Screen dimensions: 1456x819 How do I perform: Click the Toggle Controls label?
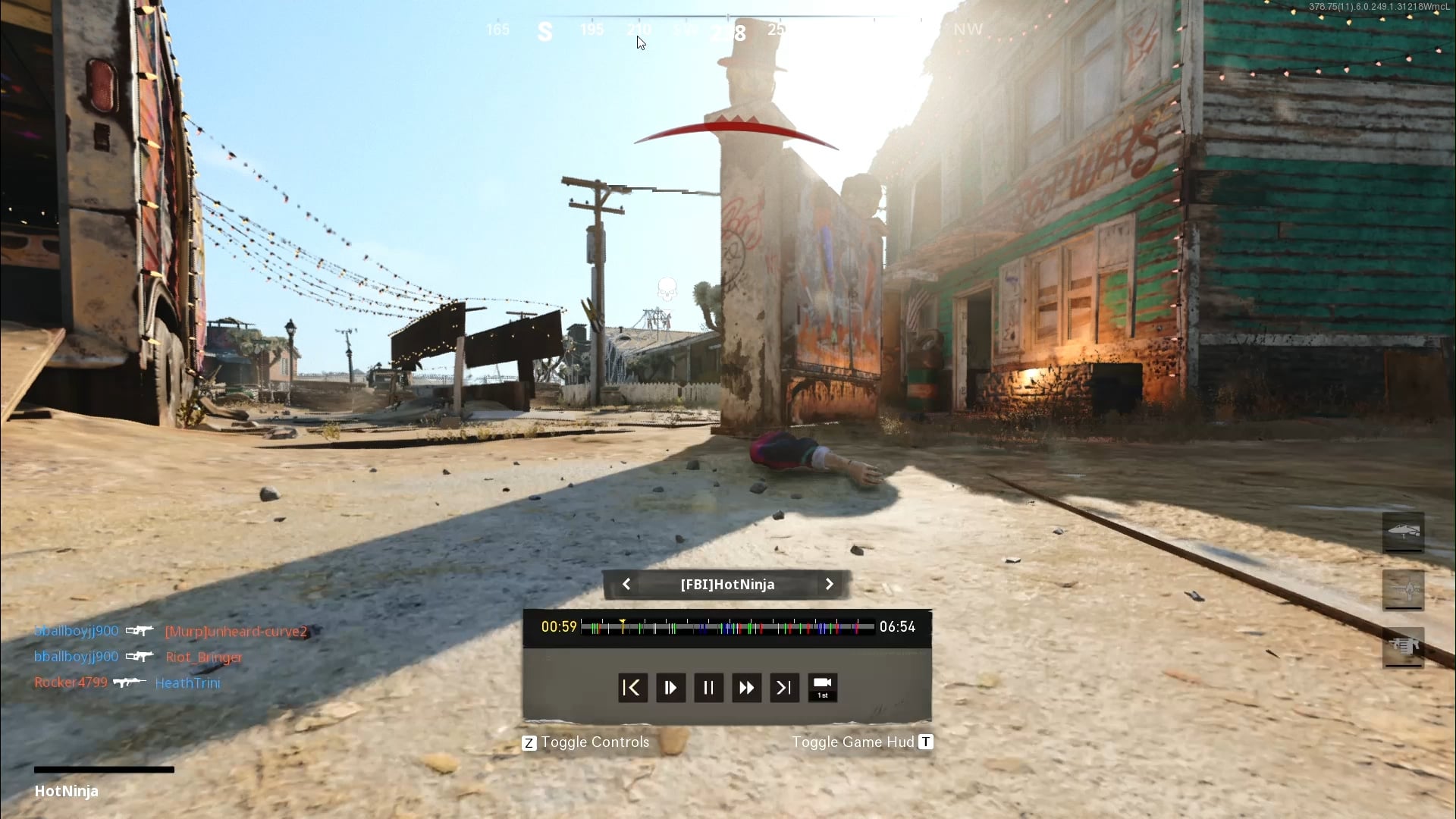595,742
